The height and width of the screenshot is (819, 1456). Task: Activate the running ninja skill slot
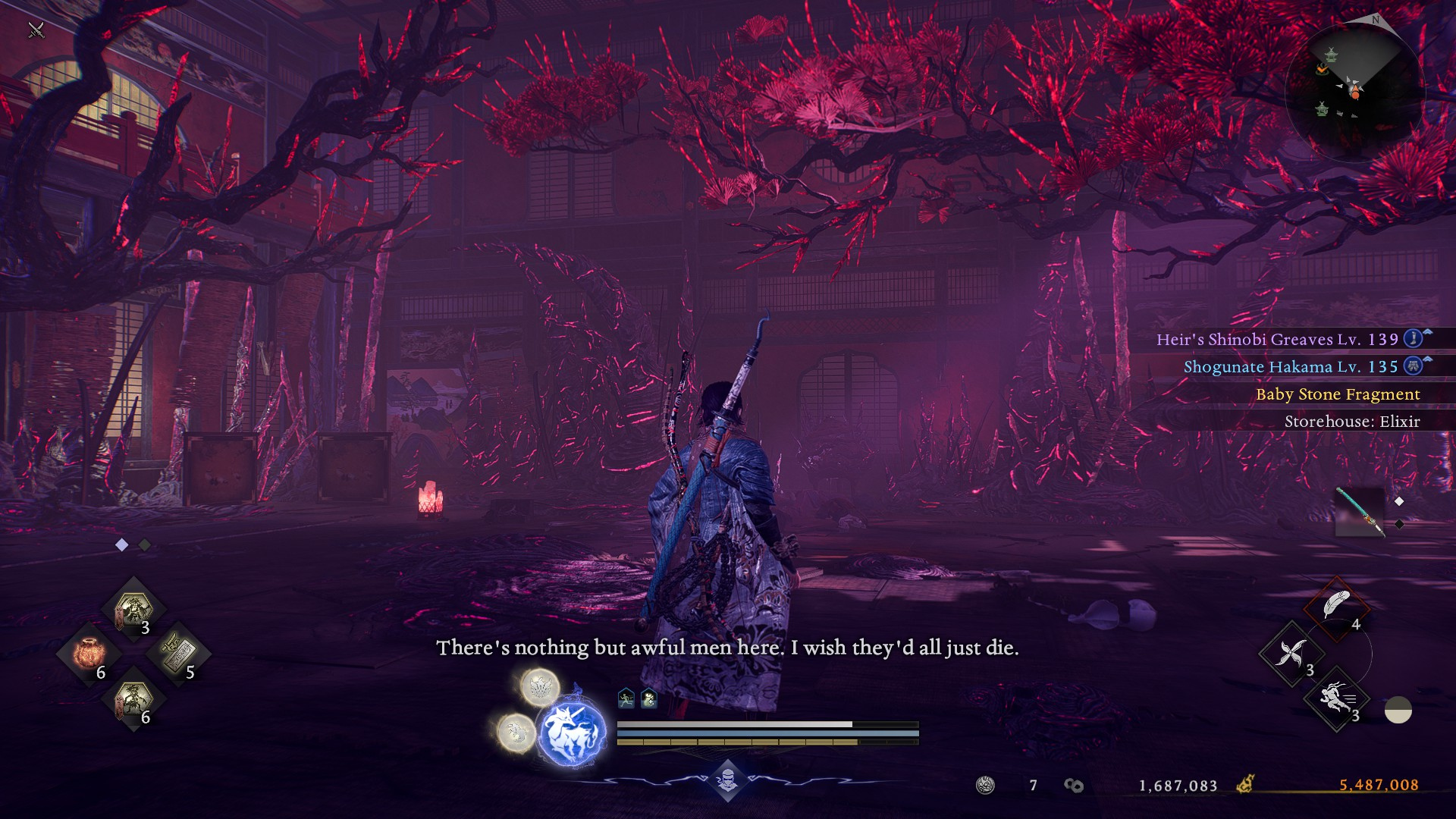1336,698
